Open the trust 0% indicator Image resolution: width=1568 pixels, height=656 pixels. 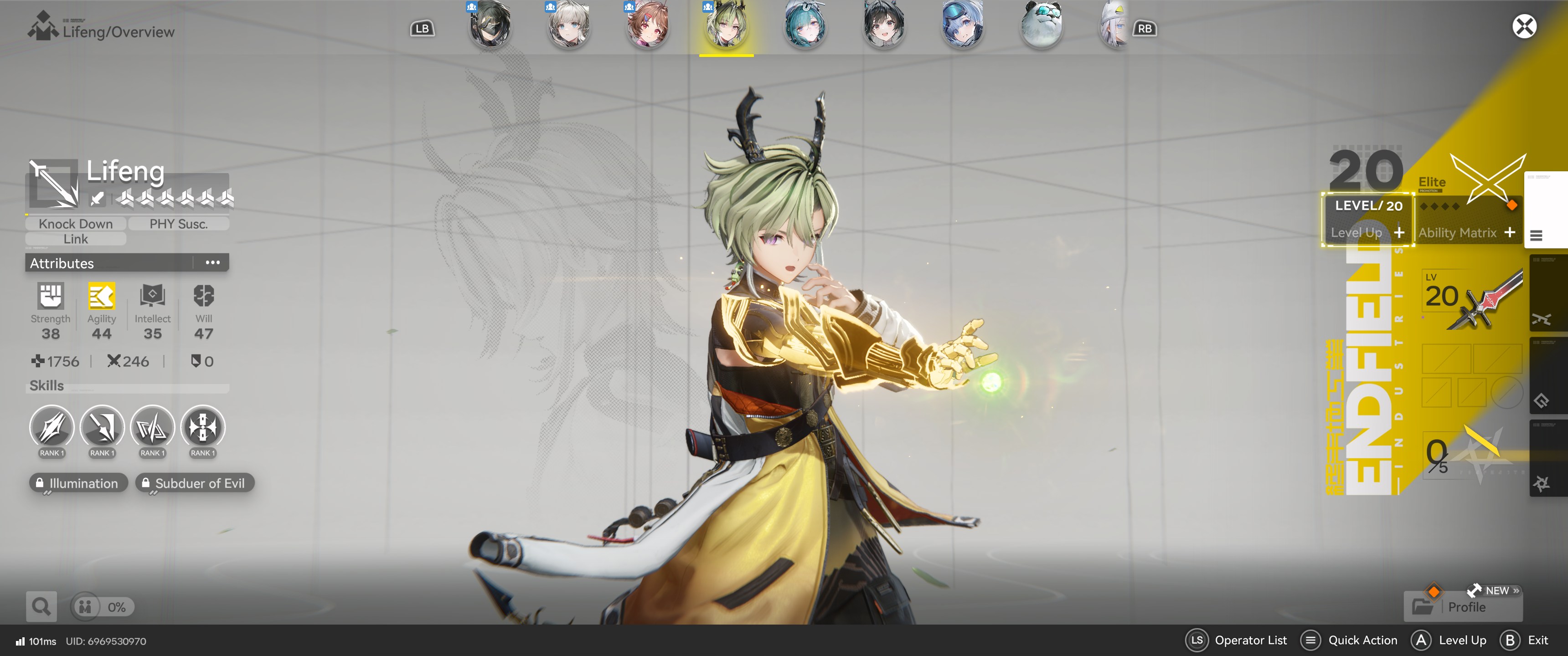[x=102, y=607]
